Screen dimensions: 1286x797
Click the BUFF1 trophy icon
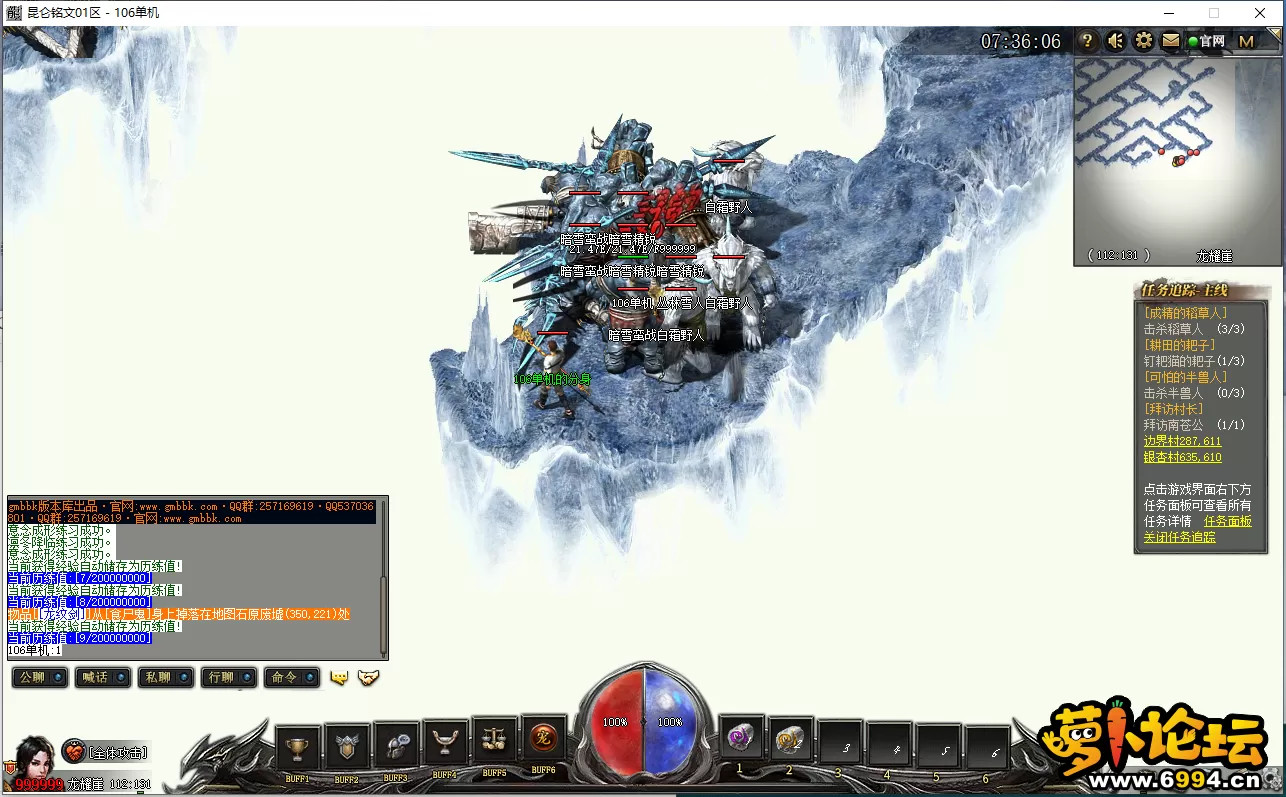point(297,749)
